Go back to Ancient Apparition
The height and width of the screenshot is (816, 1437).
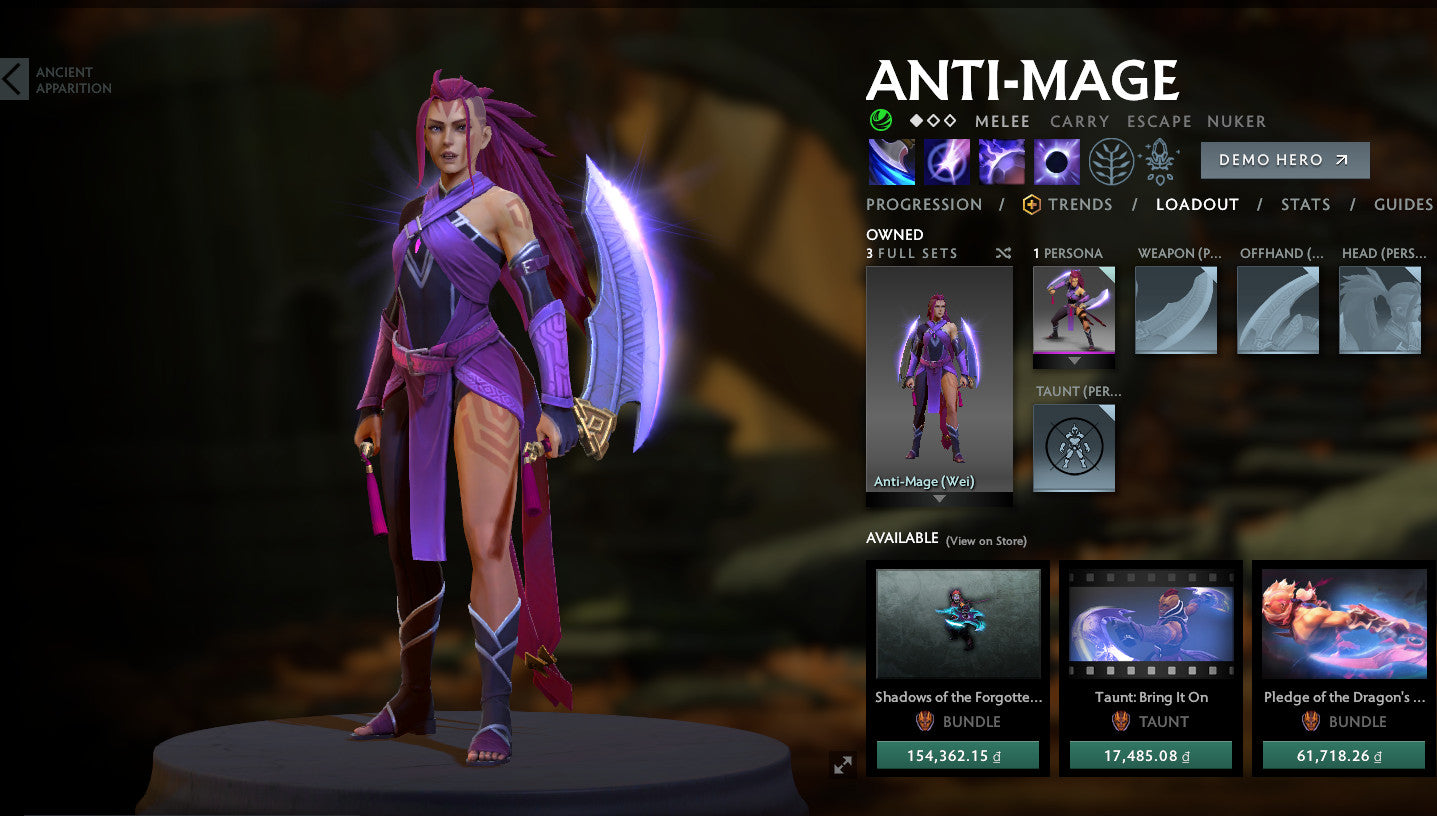(12, 79)
